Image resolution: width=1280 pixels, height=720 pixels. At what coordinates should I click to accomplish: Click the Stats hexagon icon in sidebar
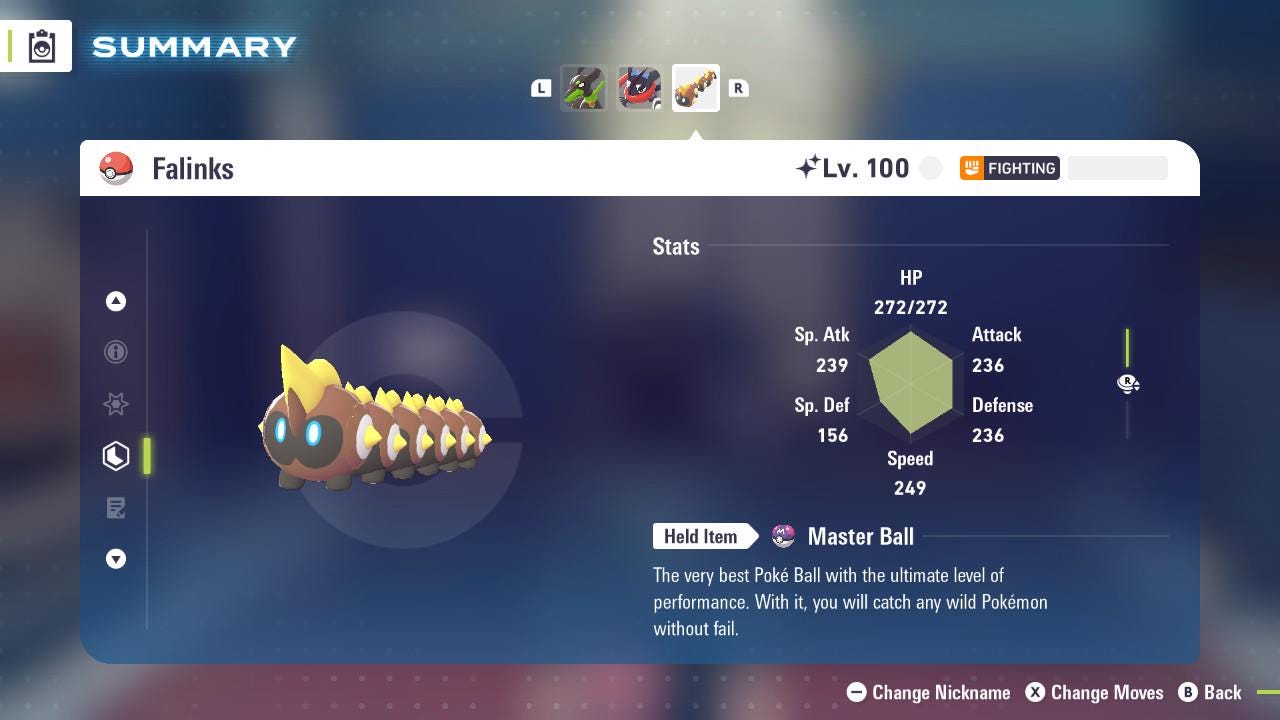click(116, 456)
